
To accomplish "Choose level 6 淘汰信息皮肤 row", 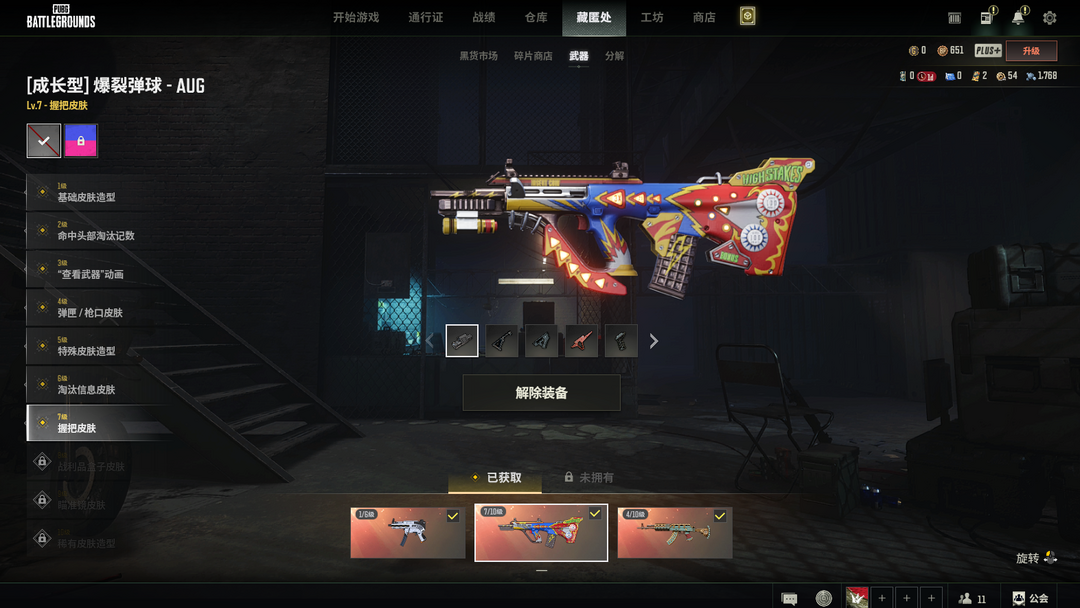I will click(86, 386).
